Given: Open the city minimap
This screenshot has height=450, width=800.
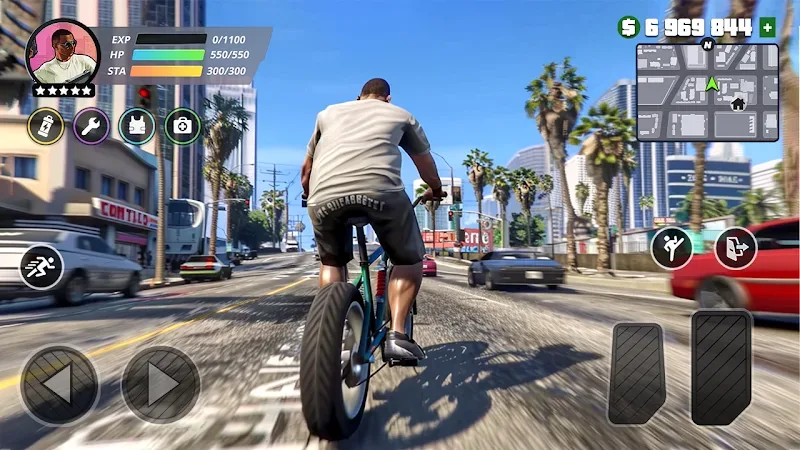Looking at the screenshot, I should (x=708, y=91).
